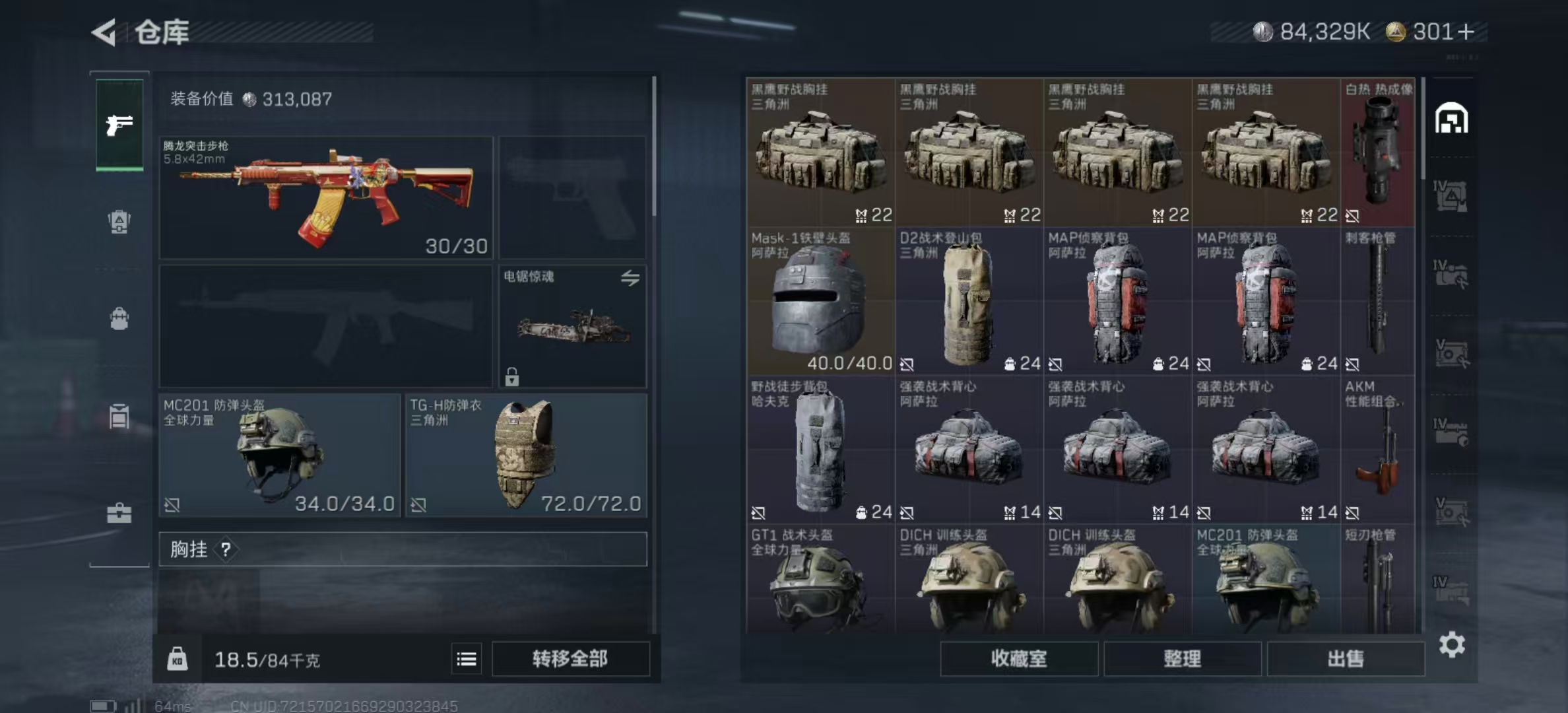The image size is (1568, 713).
Task: Switch to the stash home tab icon
Action: [x=1451, y=119]
